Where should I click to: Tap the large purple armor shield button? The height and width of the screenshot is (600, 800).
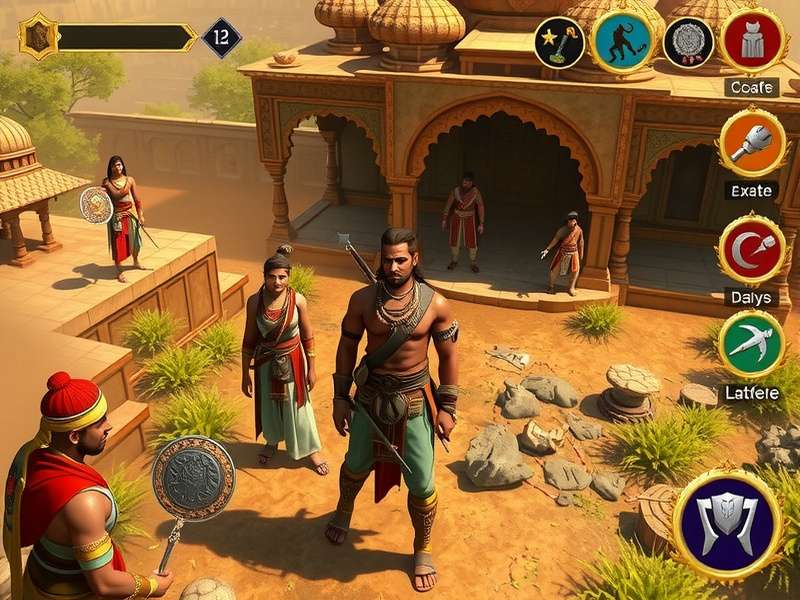point(727,525)
